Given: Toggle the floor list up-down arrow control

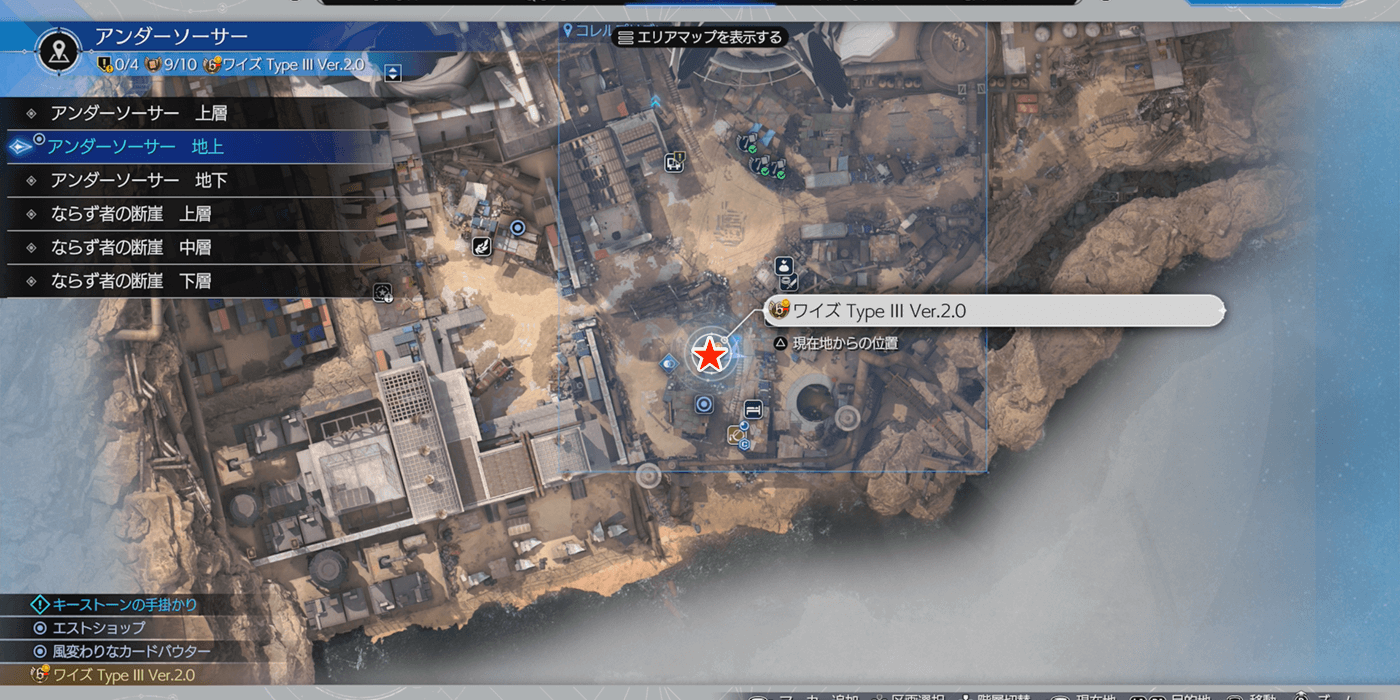Looking at the screenshot, I should (x=392, y=72).
